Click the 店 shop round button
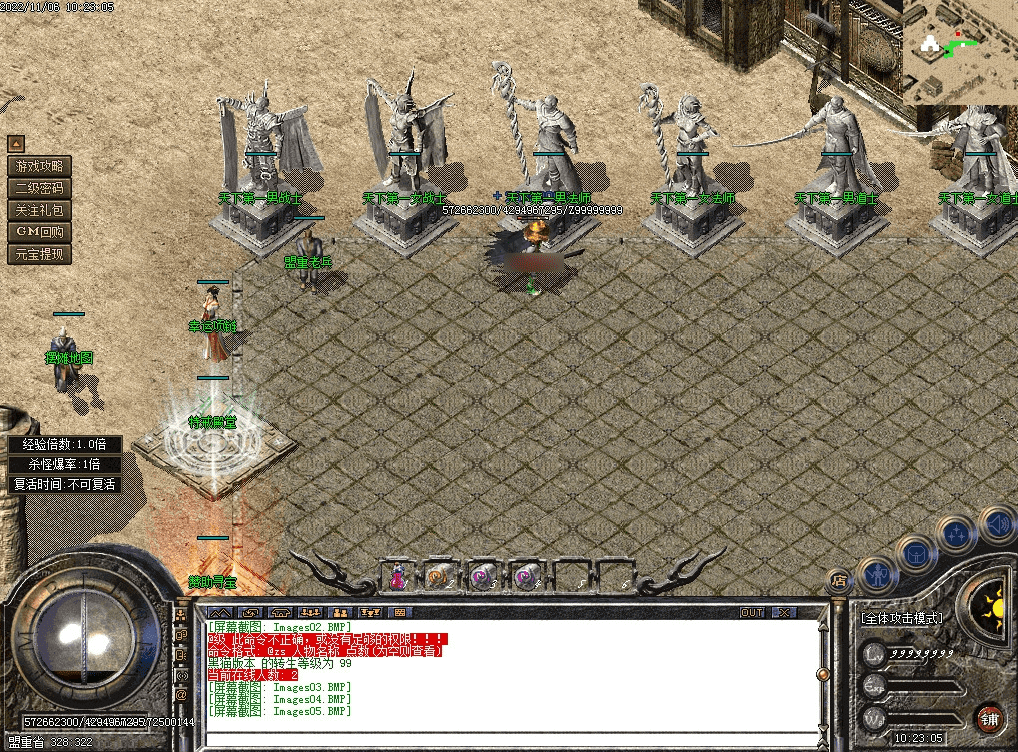The height and width of the screenshot is (752, 1018). click(838, 580)
